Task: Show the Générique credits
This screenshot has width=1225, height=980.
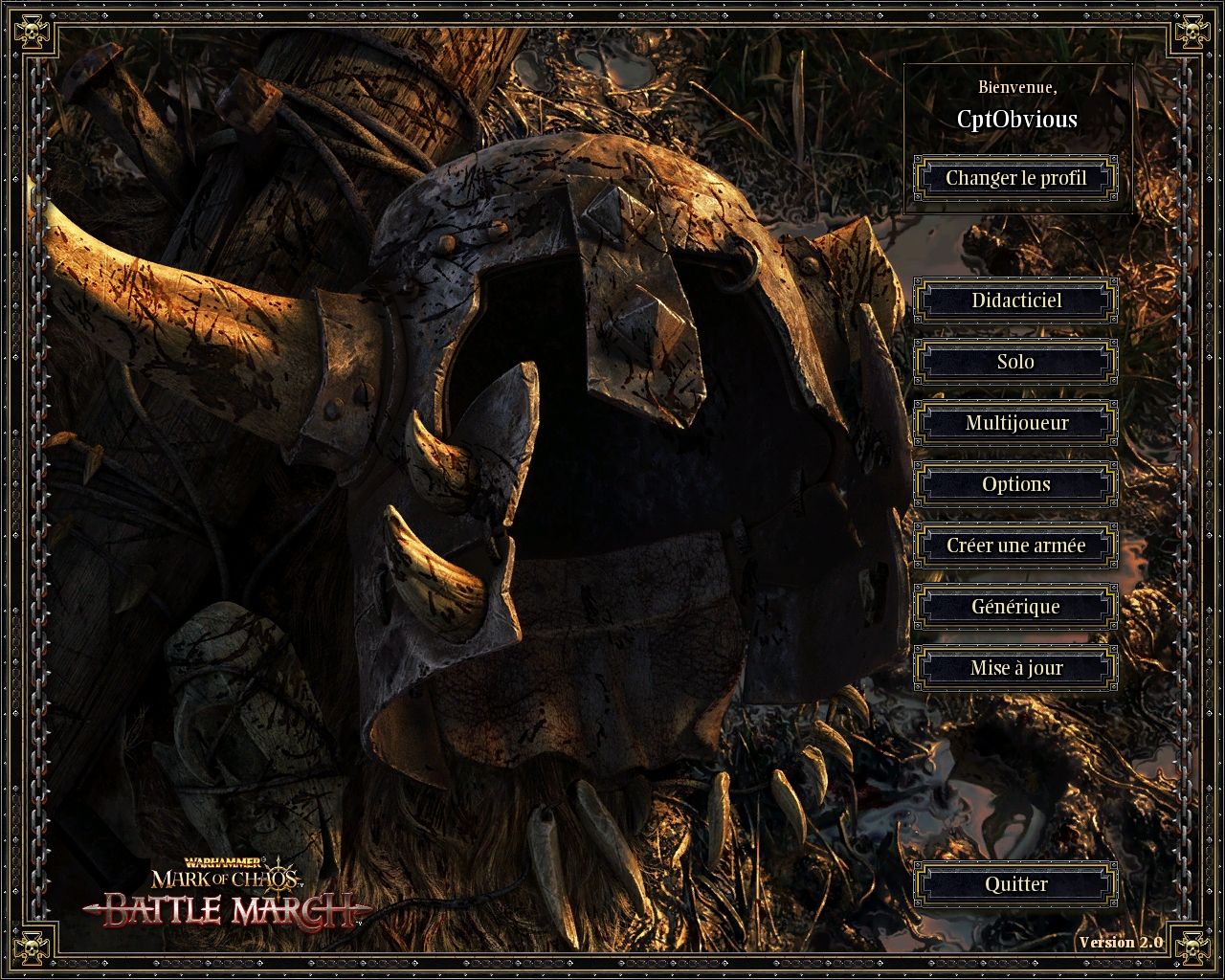Action: coord(1015,607)
